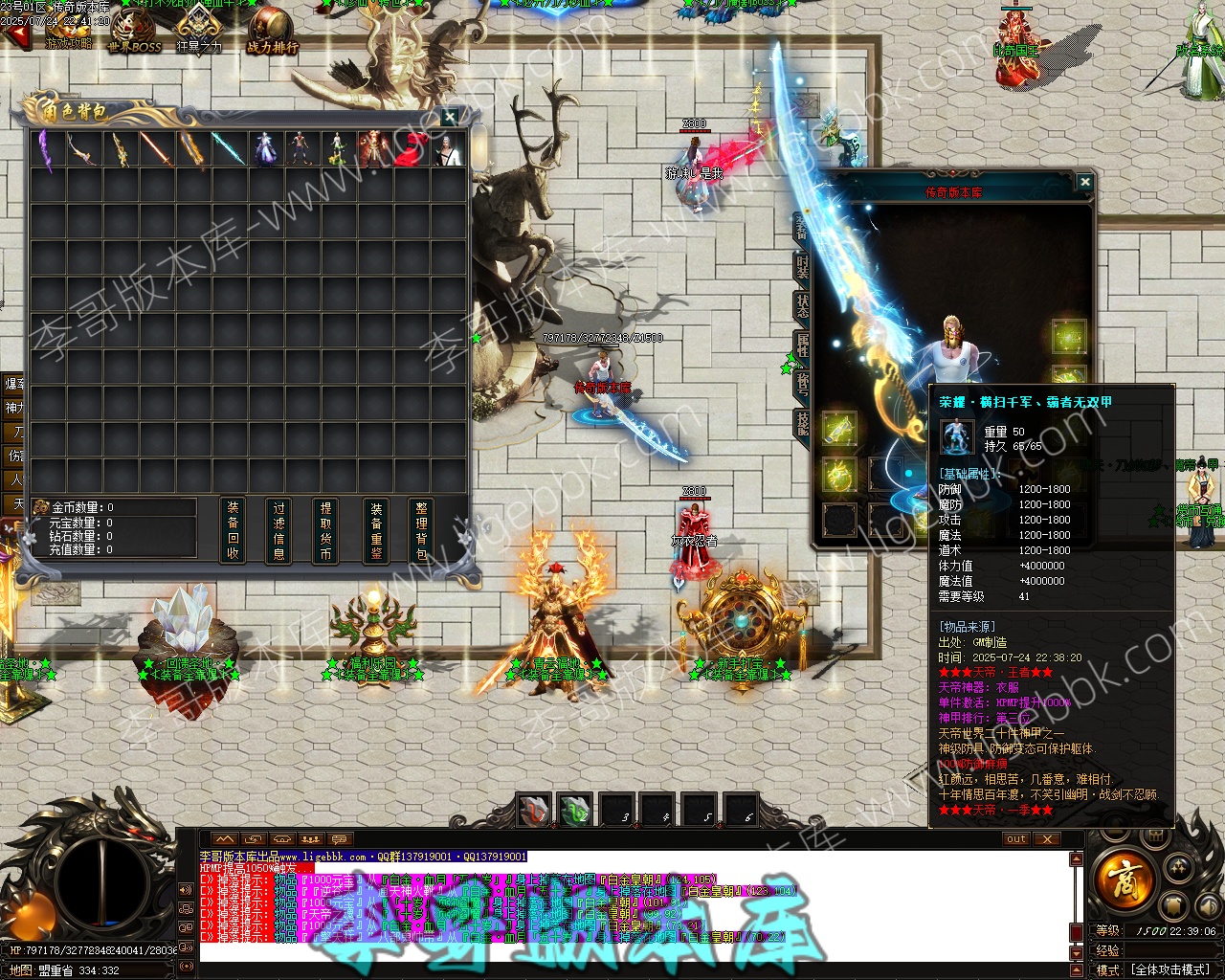This screenshot has width=1225, height=980.
Task: Open the 世界BOSS menu
Action: click(134, 31)
